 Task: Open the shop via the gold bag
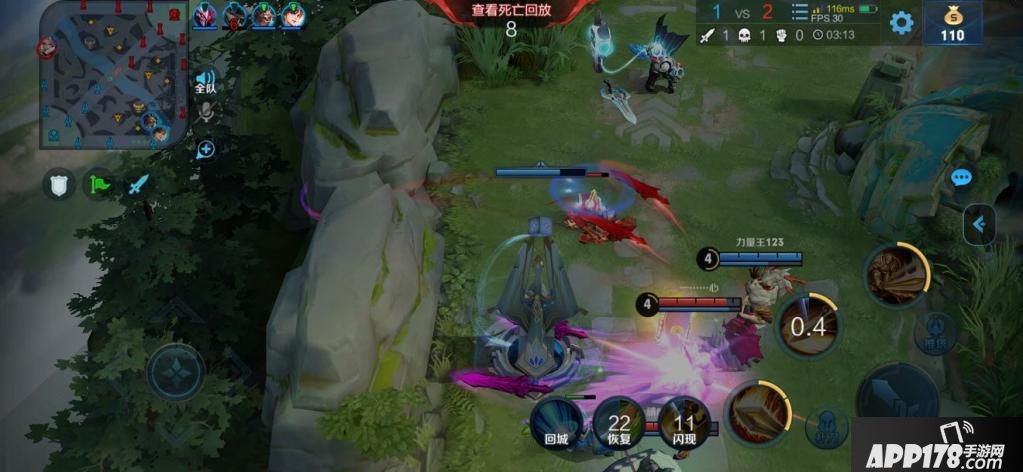952,24
